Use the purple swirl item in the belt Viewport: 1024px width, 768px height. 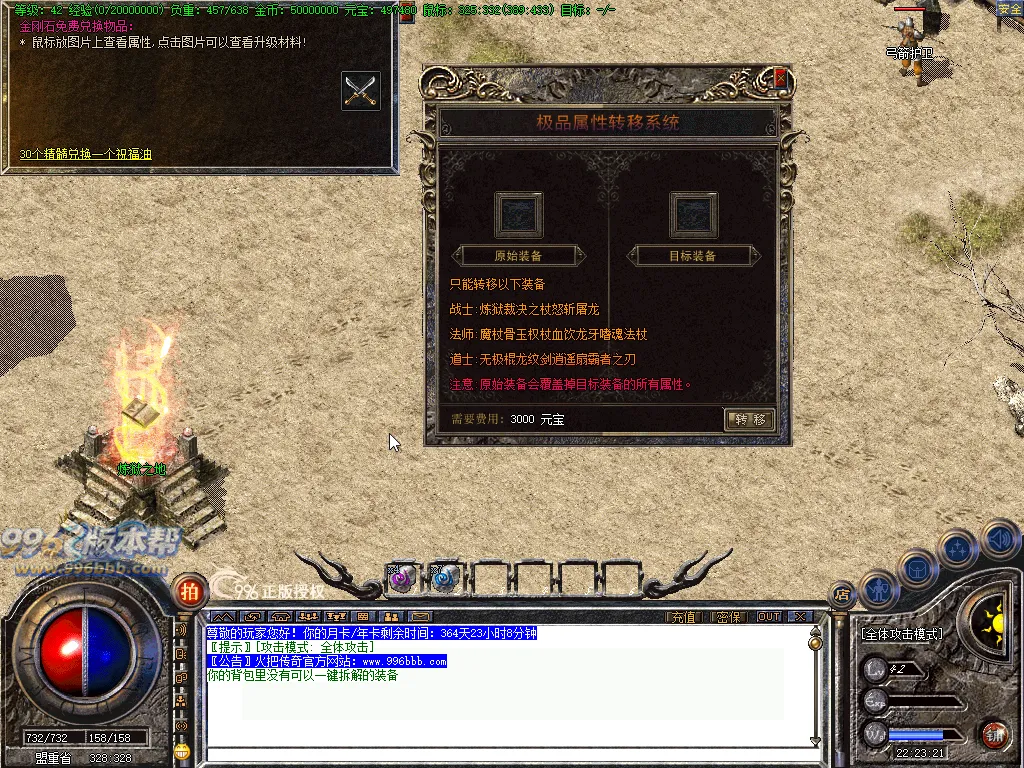coord(401,577)
